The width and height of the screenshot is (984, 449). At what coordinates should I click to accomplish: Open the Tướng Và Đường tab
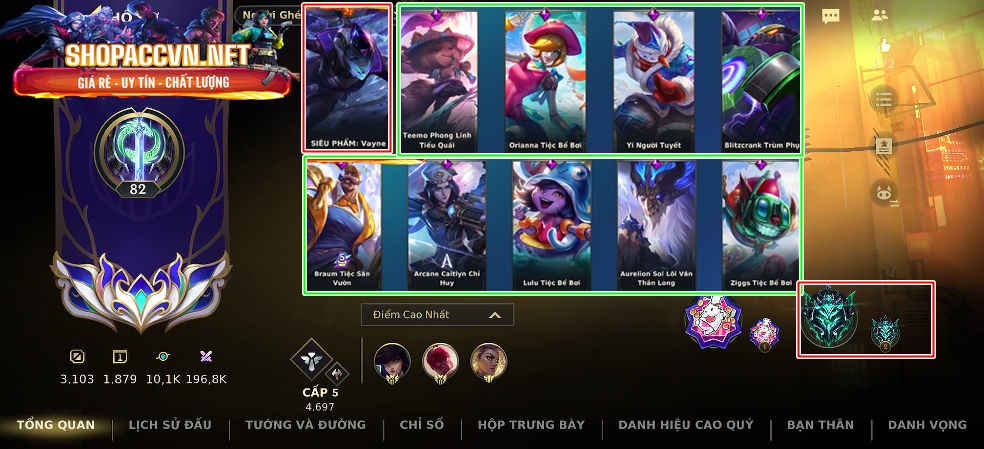306,425
